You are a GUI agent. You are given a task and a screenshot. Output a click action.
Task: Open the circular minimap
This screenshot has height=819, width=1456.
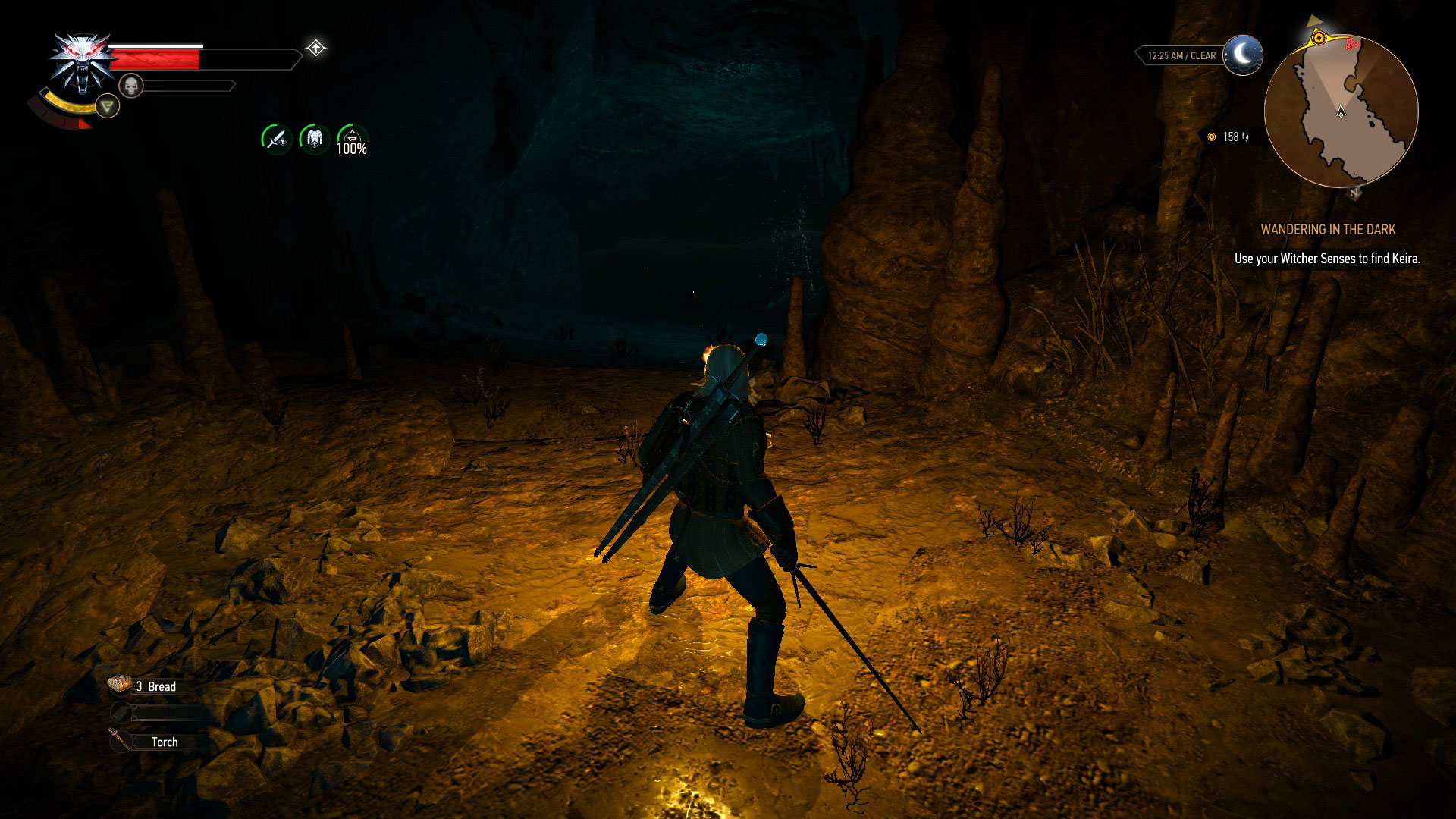click(1341, 111)
